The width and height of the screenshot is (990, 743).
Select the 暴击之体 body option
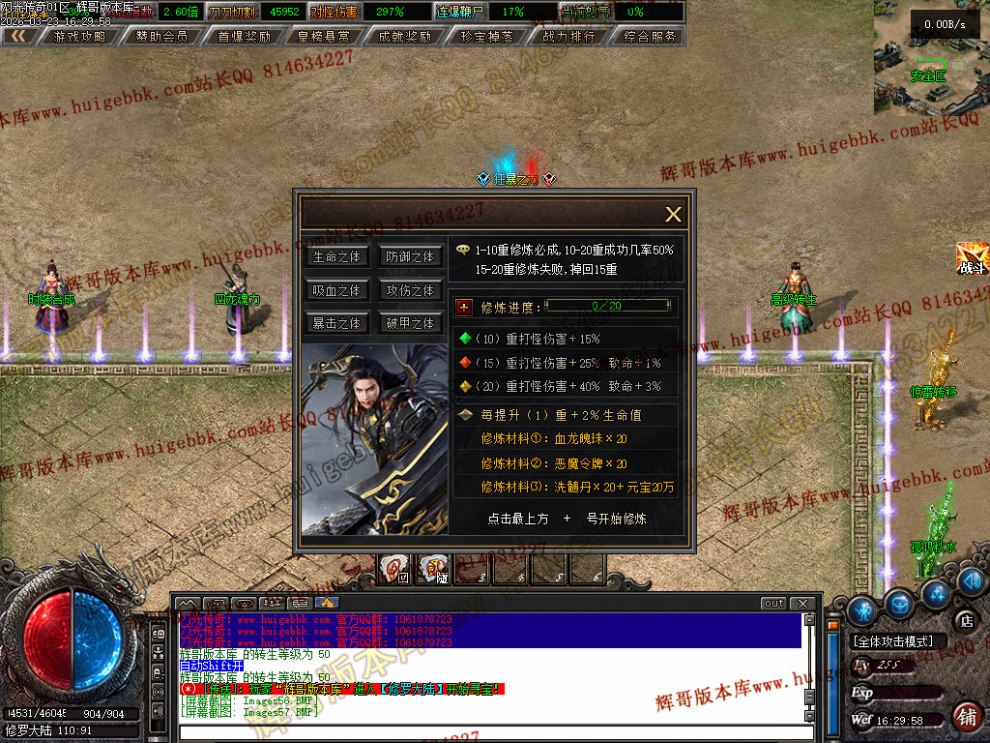point(336,323)
